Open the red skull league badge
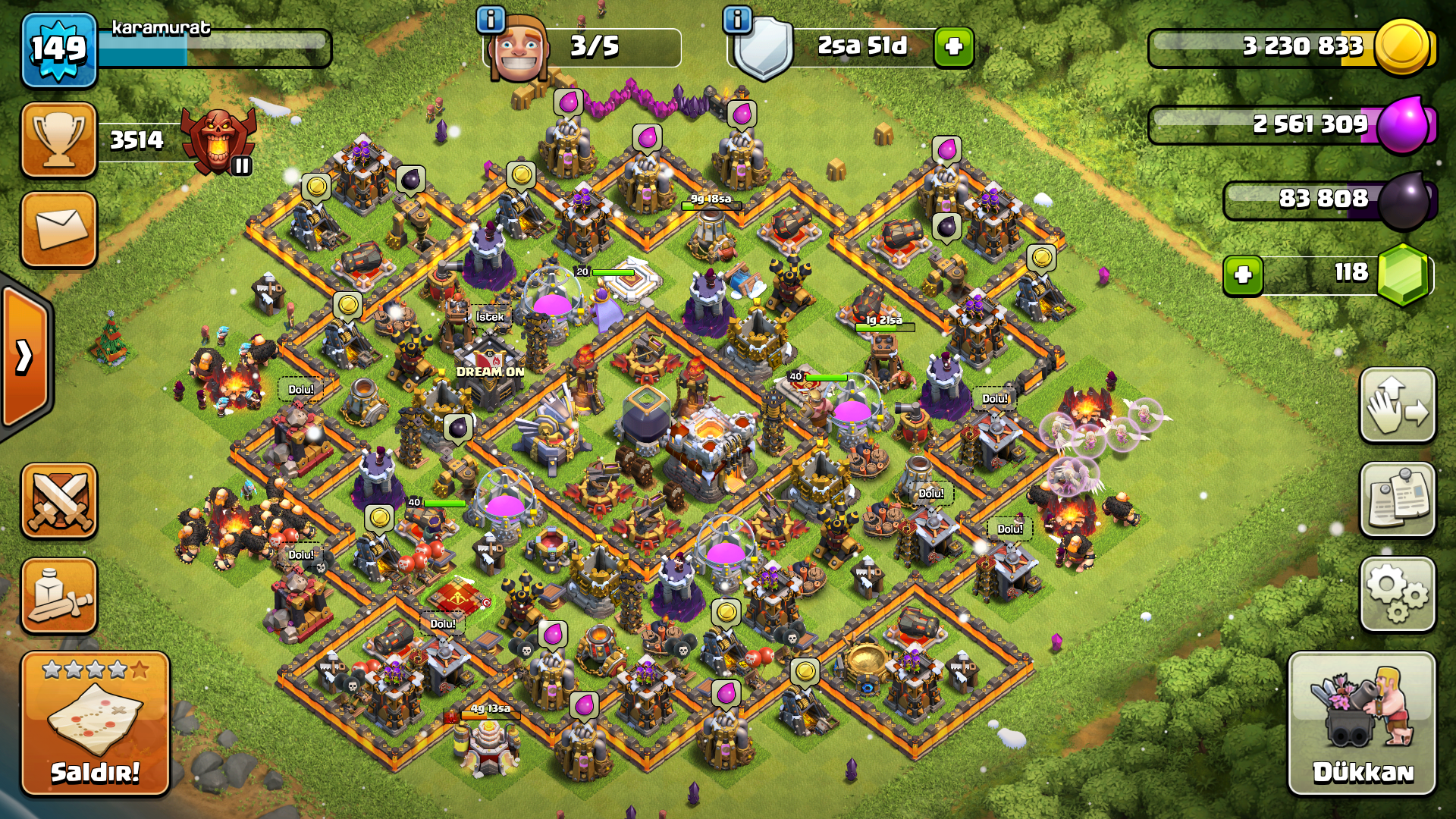1456x819 pixels. (x=218, y=140)
